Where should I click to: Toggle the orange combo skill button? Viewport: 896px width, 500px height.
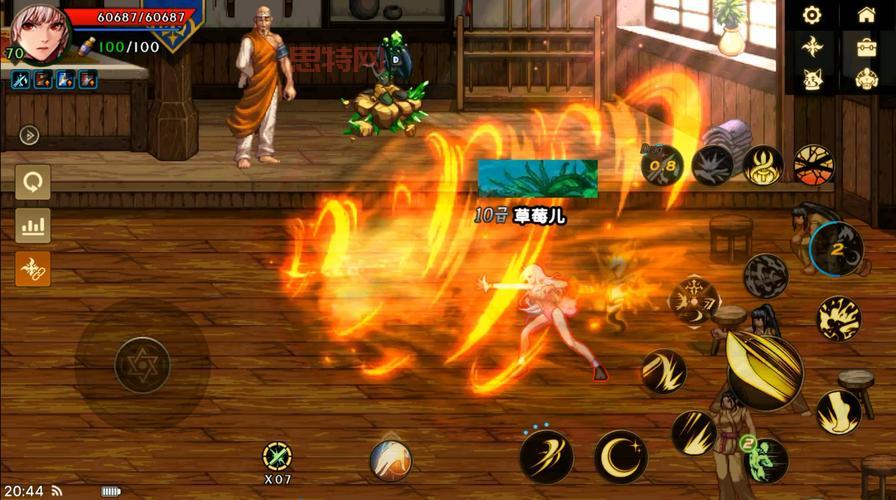click(33, 269)
